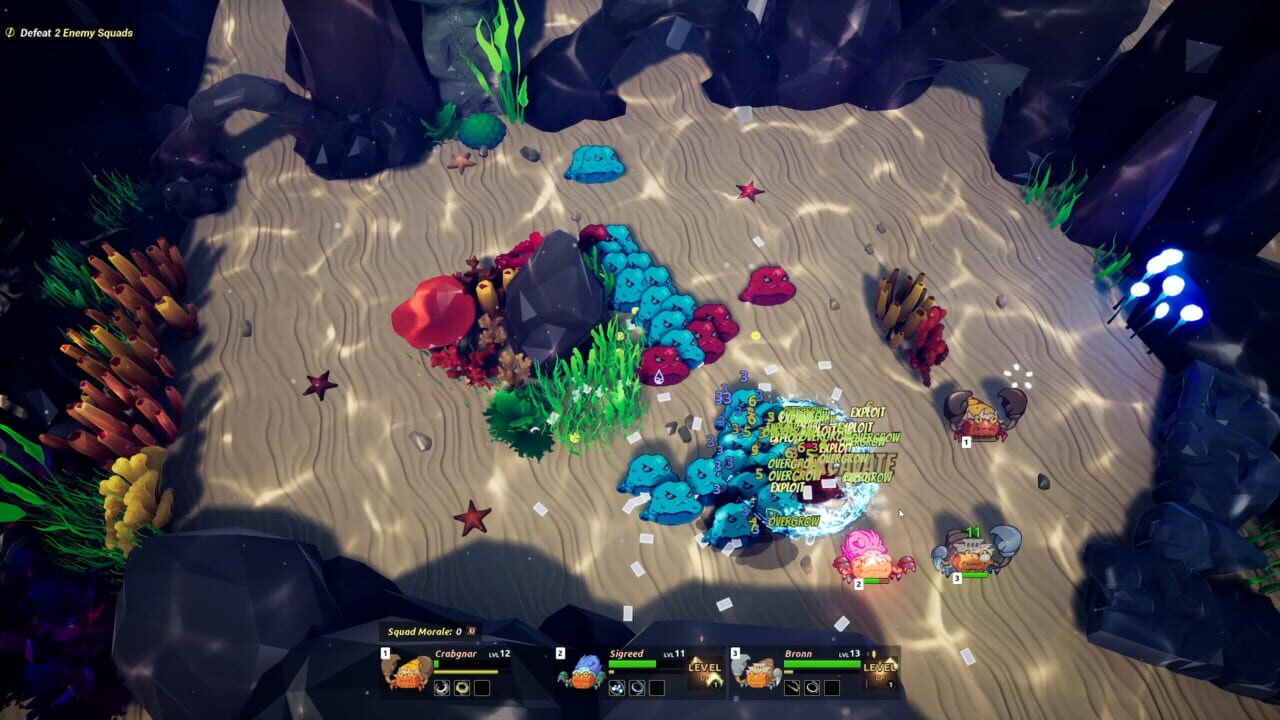The image size is (1280, 720).
Task: Click Crabgnar's shell ring ability icon
Action: 461,687
